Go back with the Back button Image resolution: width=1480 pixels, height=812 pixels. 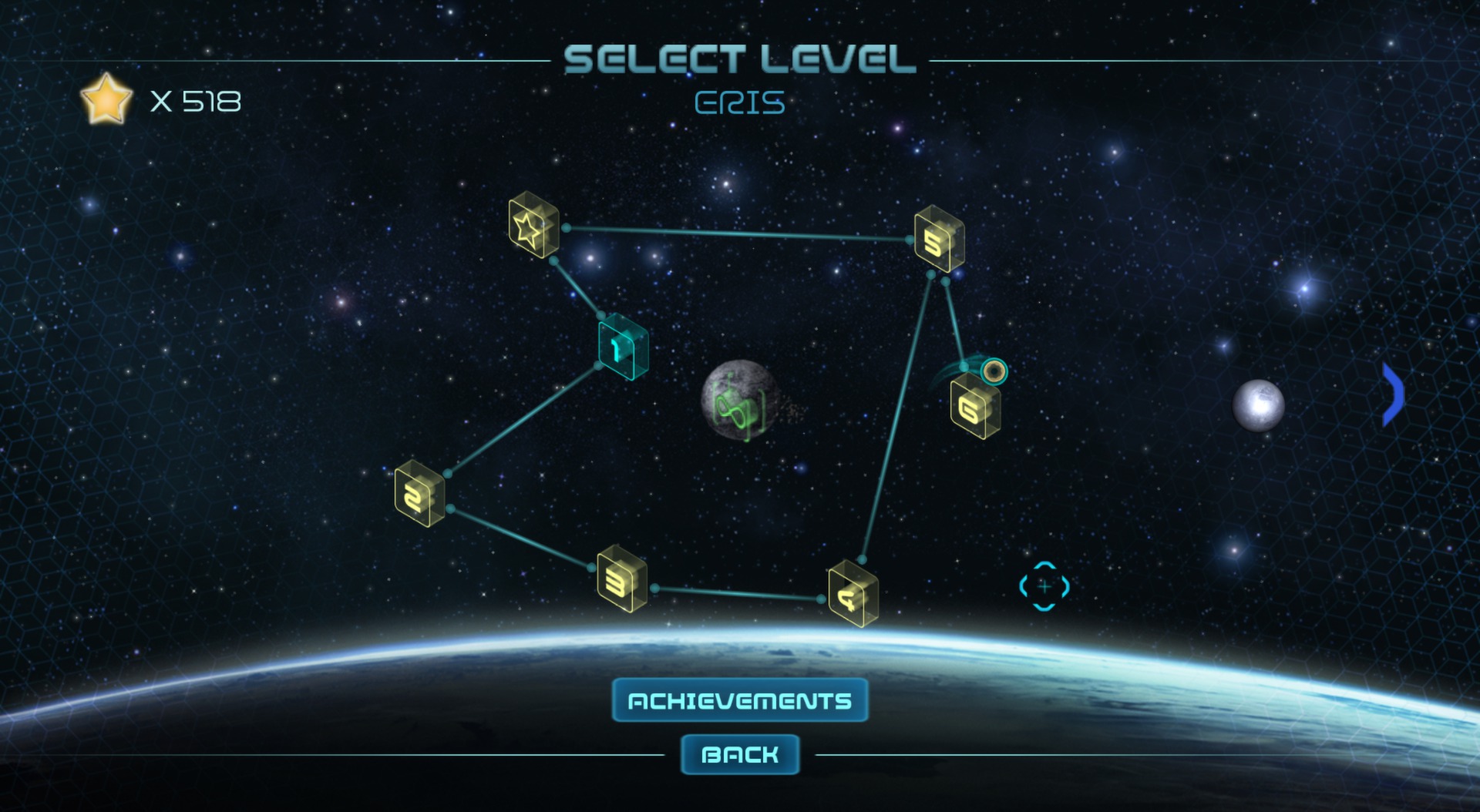pos(739,754)
